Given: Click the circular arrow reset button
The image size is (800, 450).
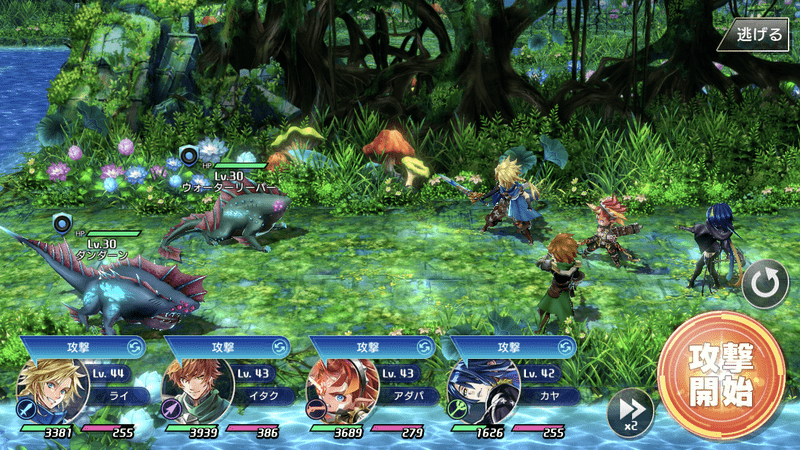Looking at the screenshot, I should 765,286.
